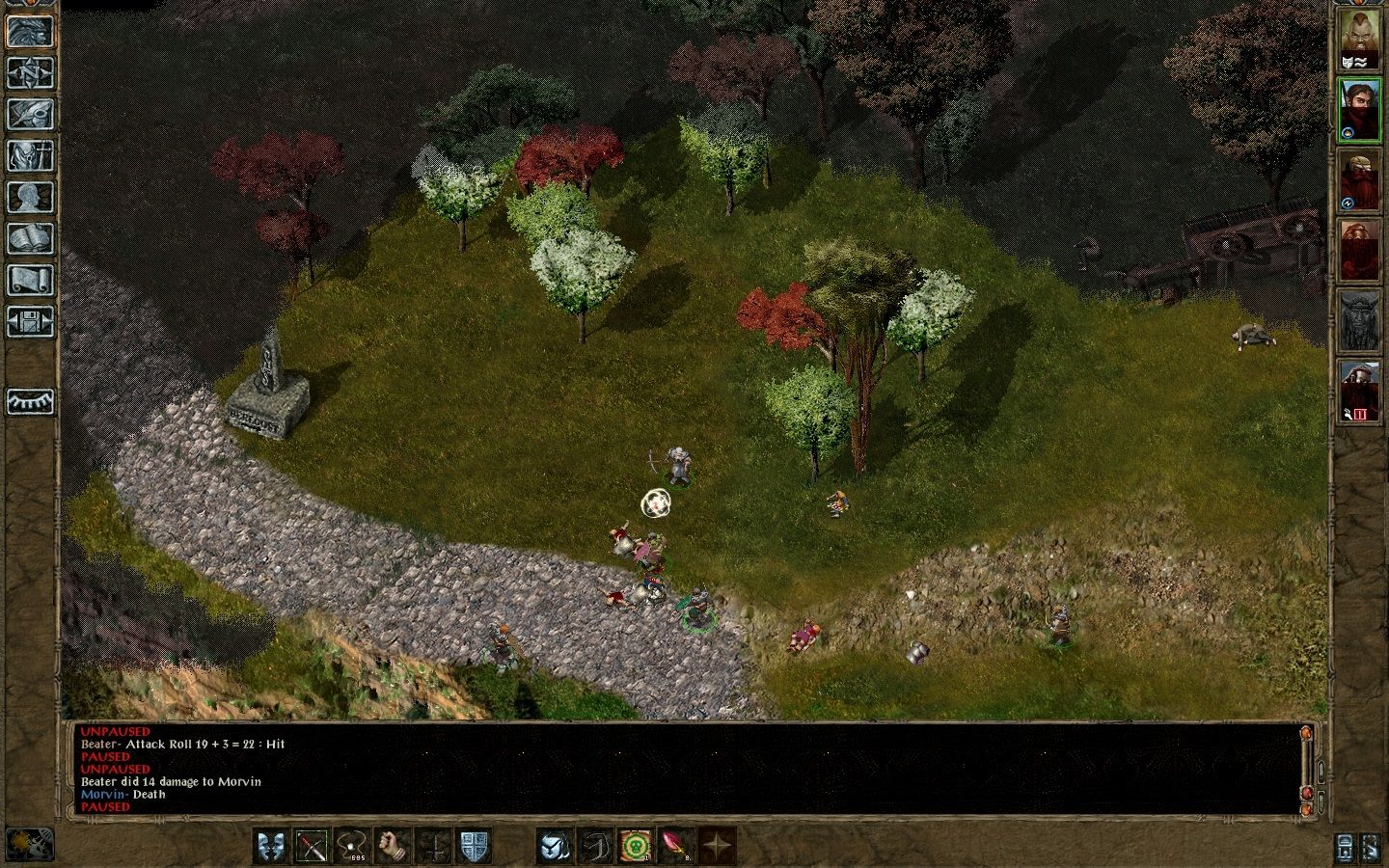Image resolution: width=1389 pixels, height=868 pixels.
Task: Open the options floppy disk icon
Action: pyautogui.click(x=30, y=321)
